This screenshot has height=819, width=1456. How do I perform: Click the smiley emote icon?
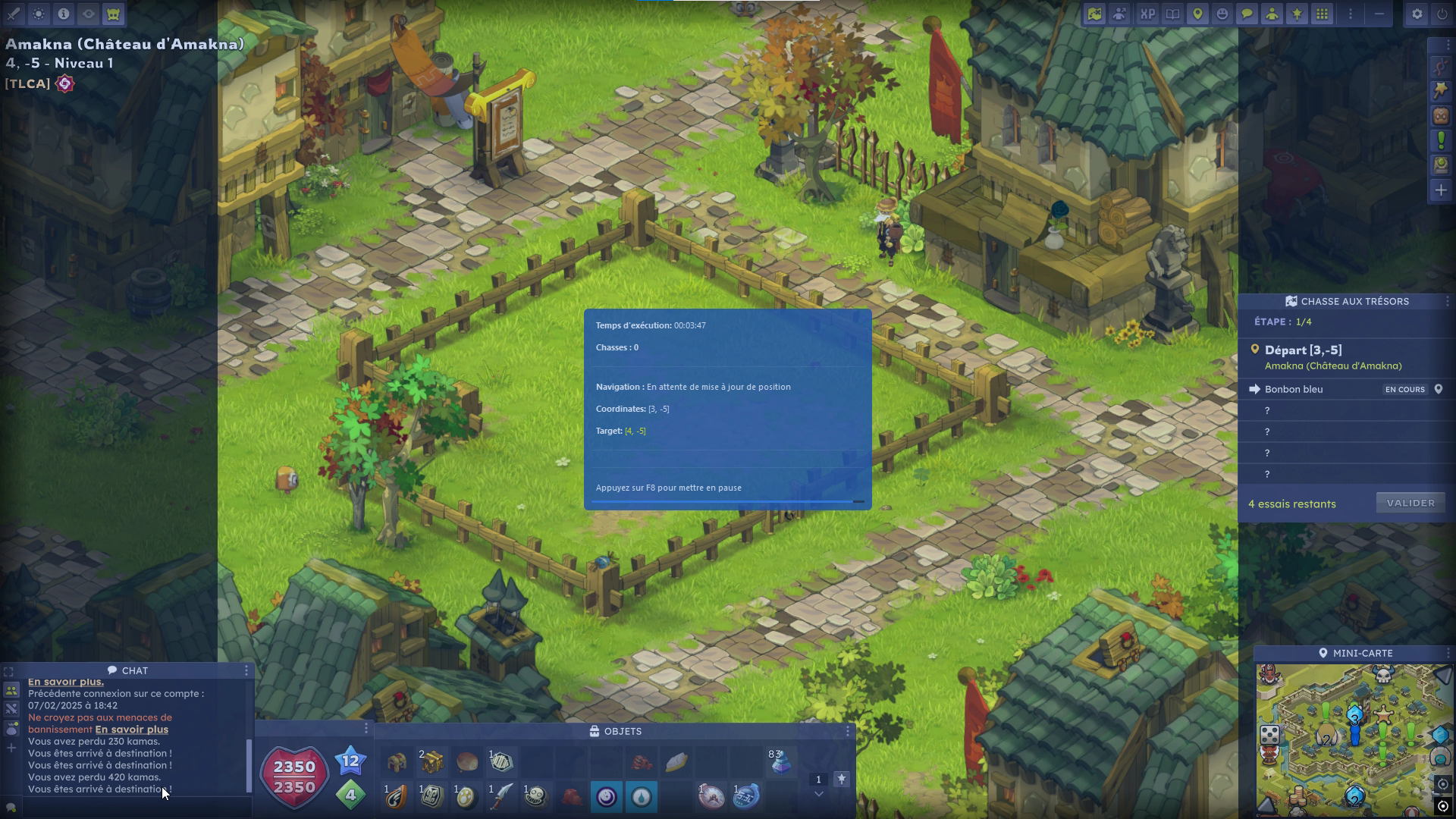coord(1222,14)
